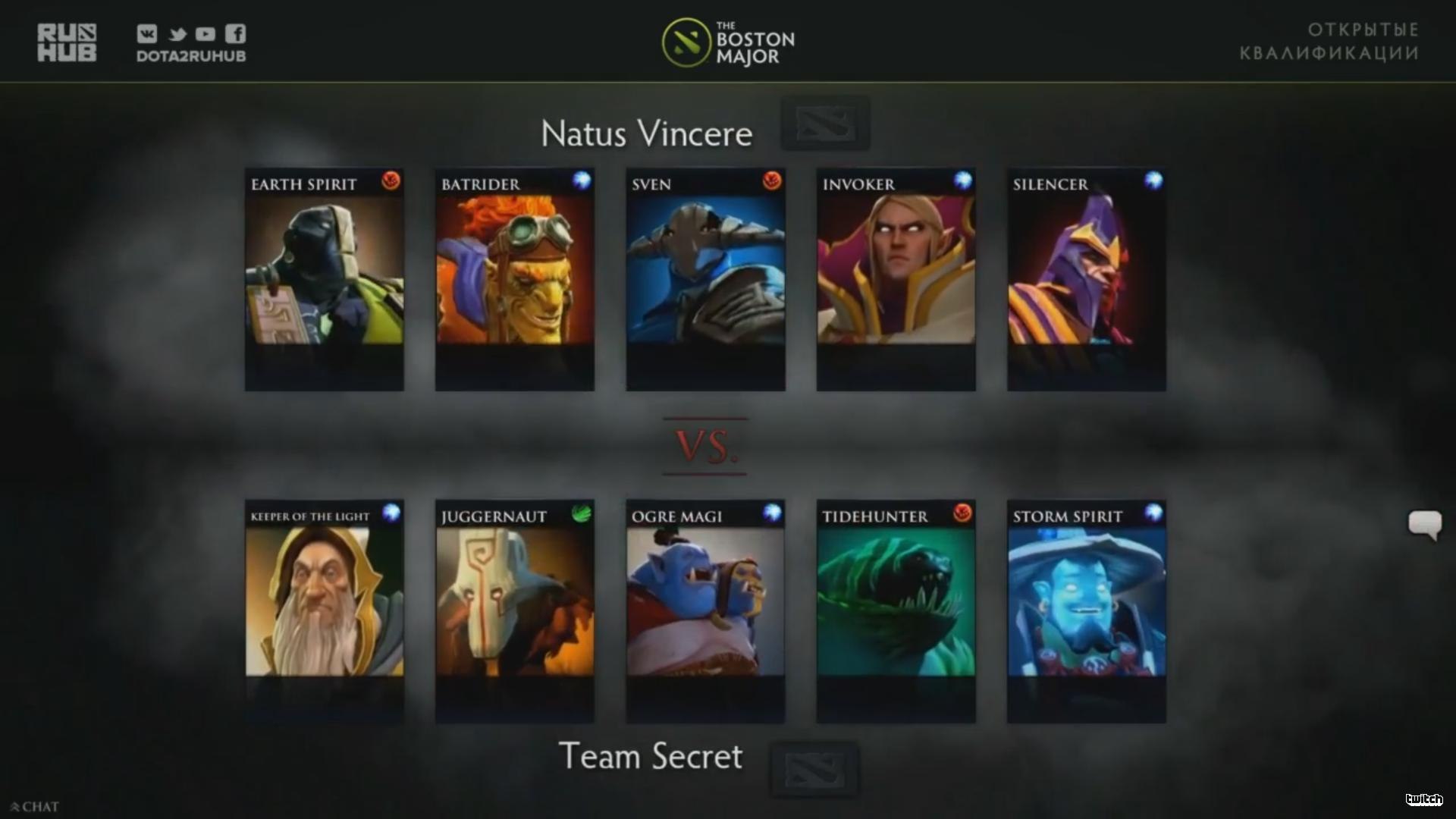
Task: Choose the Juggernaut hero card
Action: [514, 610]
